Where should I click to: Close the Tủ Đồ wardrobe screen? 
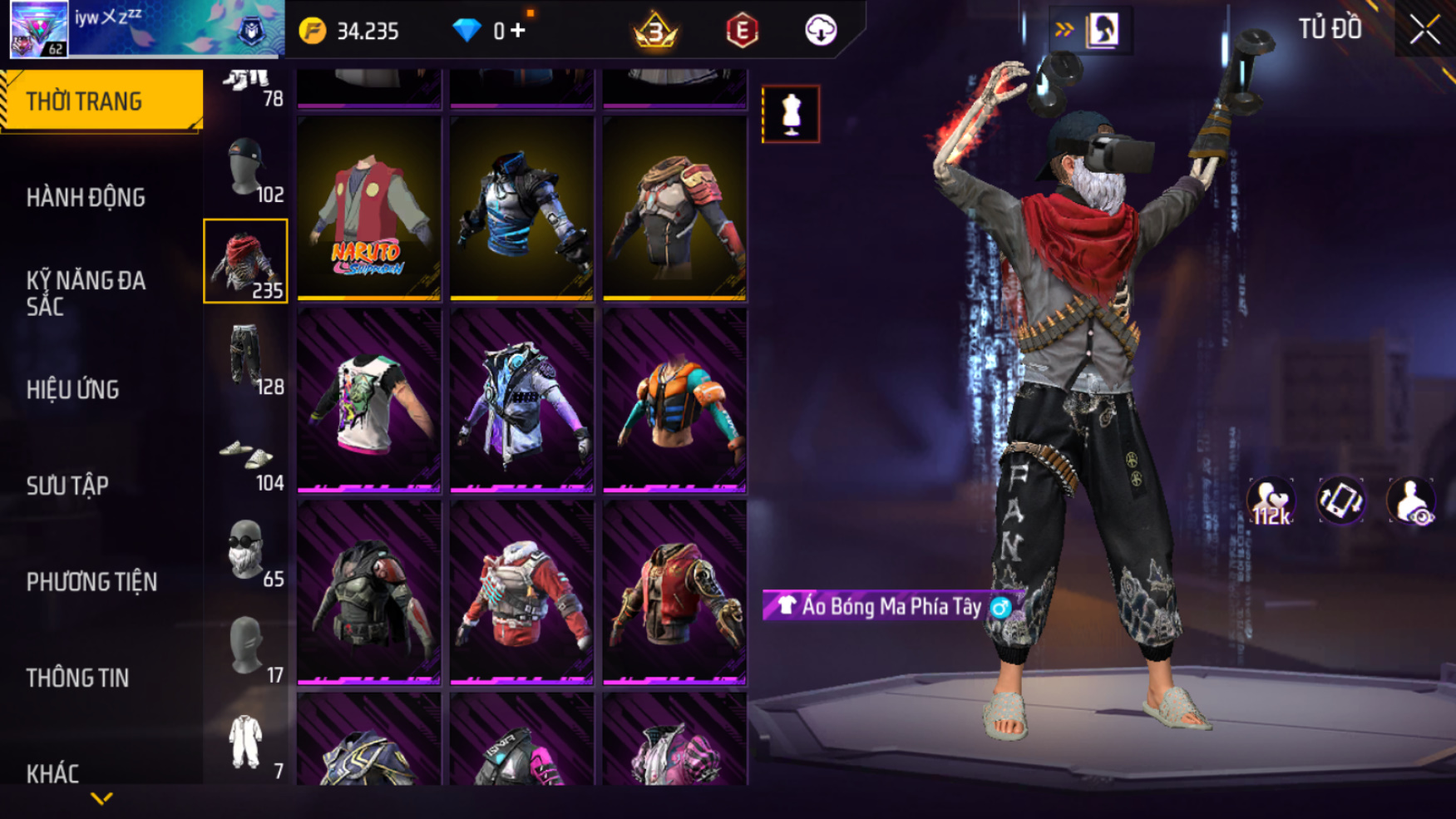coord(1424,30)
